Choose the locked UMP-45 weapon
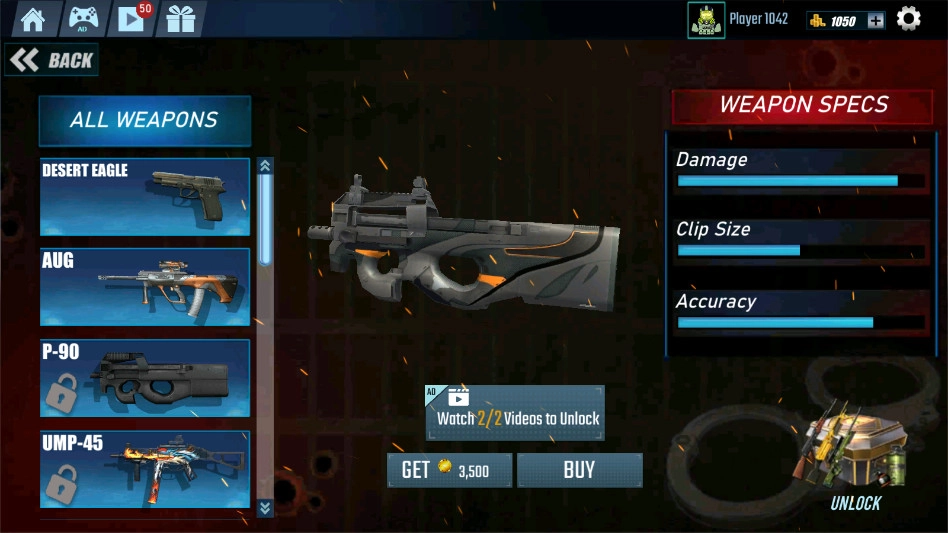The image size is (948, 533). click(145, 469)
